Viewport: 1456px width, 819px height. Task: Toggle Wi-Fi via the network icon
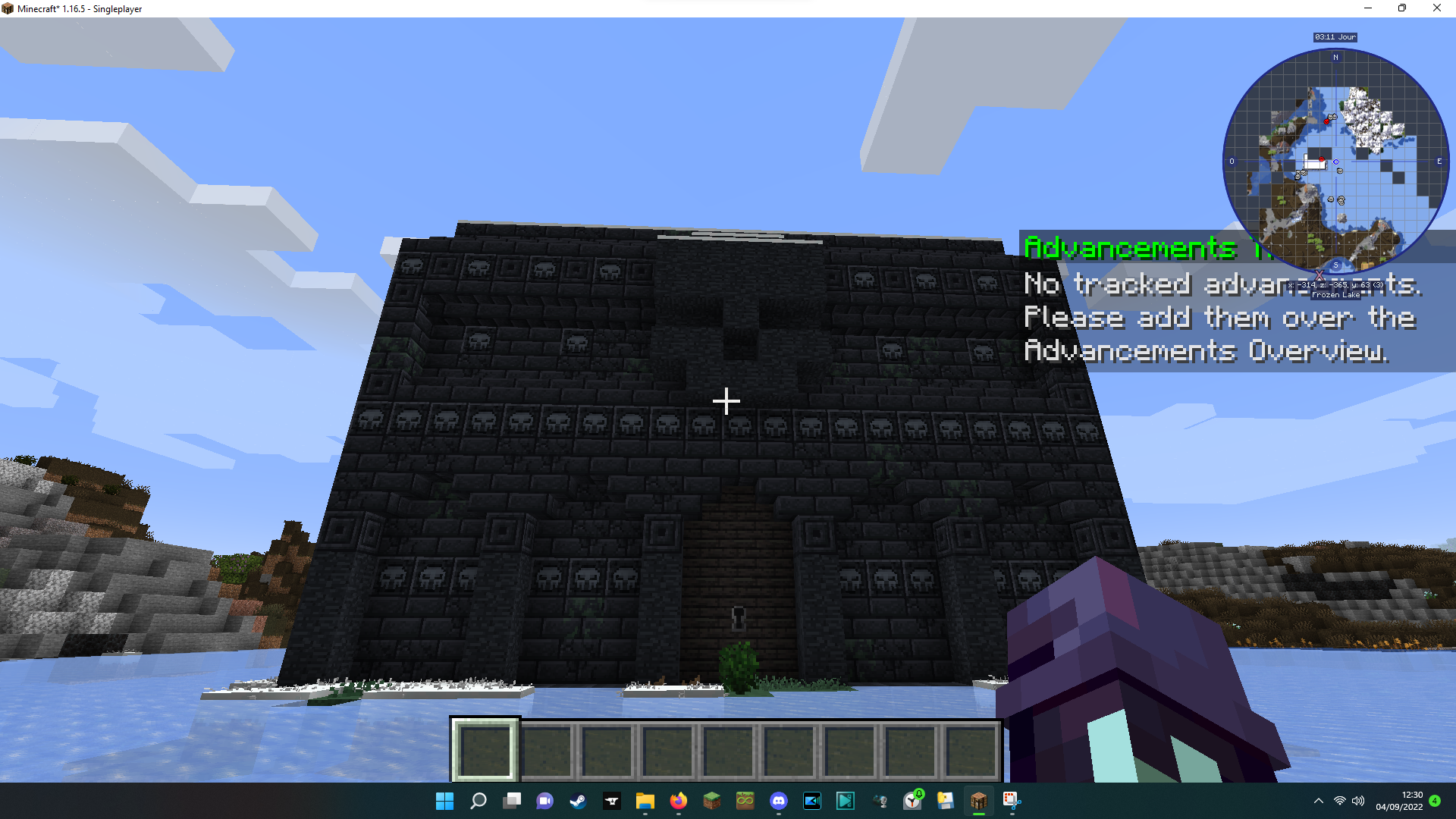1338,801
